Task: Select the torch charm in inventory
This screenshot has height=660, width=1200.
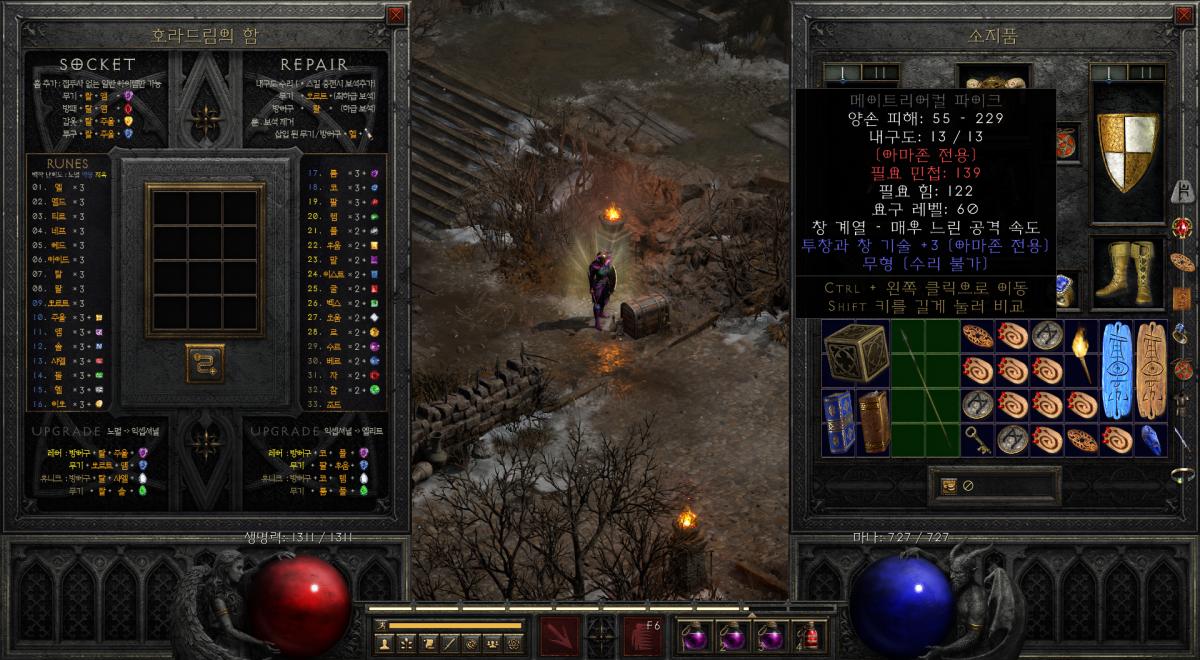Action: (1081, 353)
